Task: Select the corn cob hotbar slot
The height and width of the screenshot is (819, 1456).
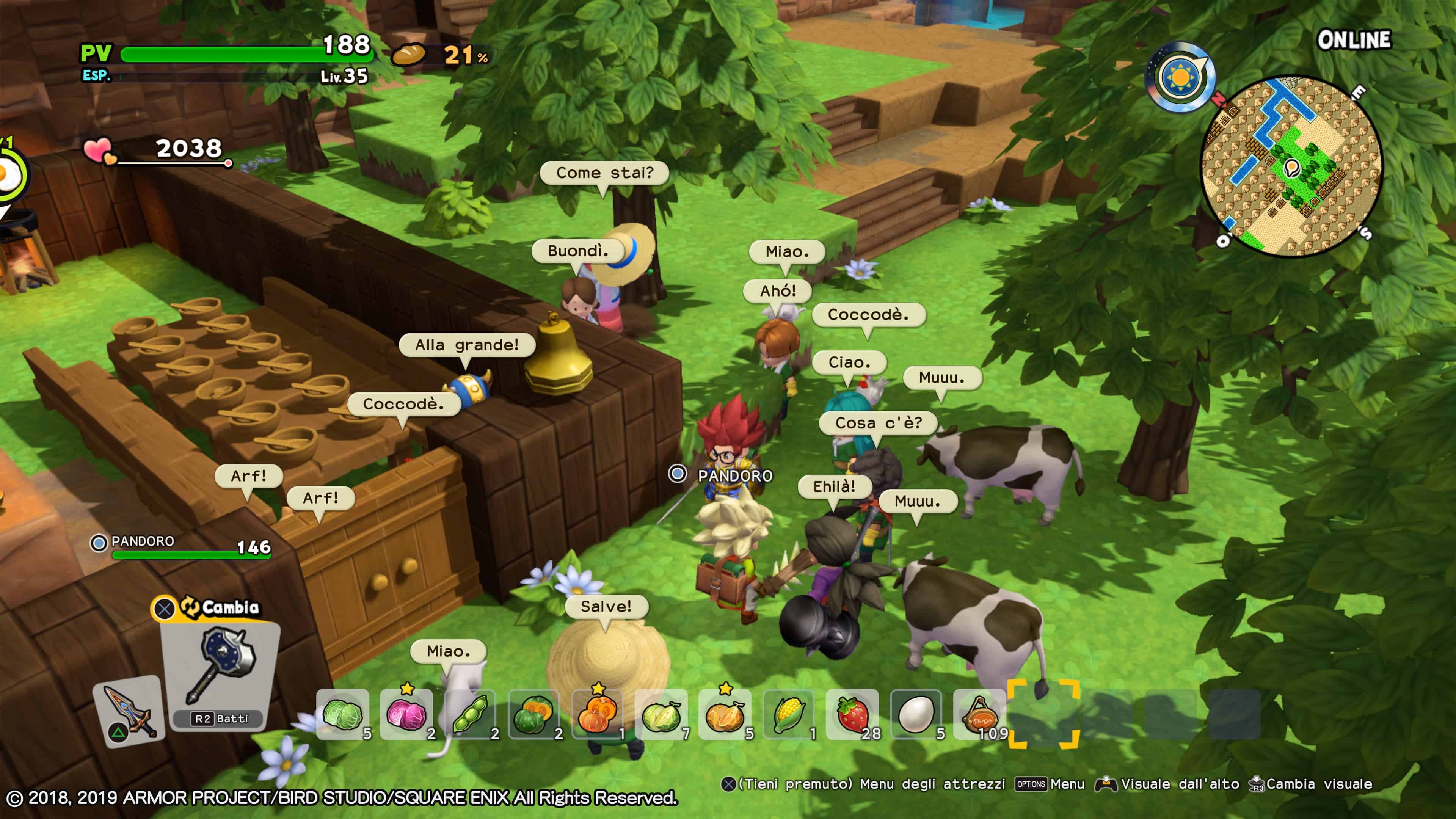Action: tap(789, 714)
